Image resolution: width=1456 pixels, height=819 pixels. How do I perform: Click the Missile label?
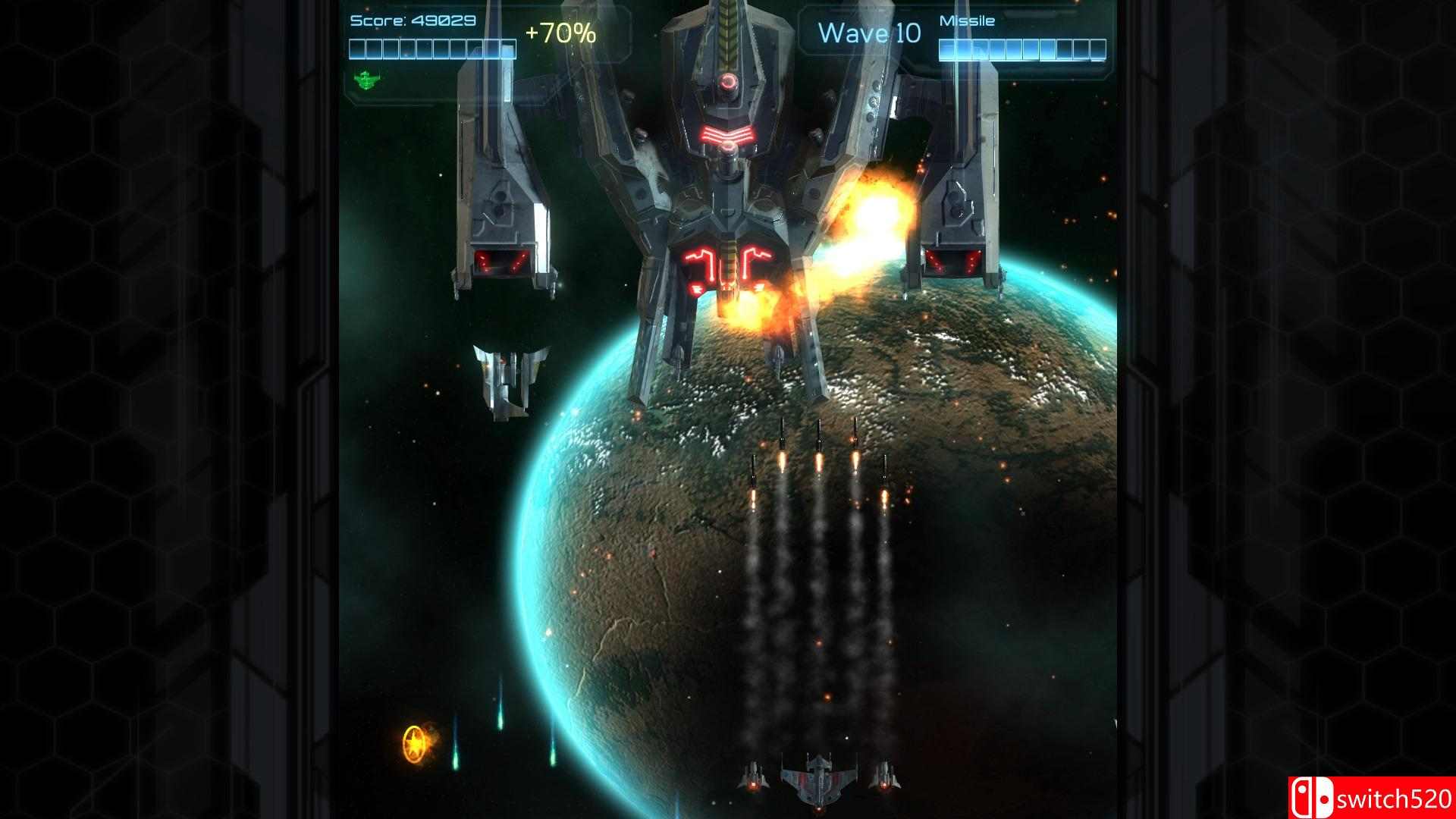pyautogui.click(x=966, y=20)
